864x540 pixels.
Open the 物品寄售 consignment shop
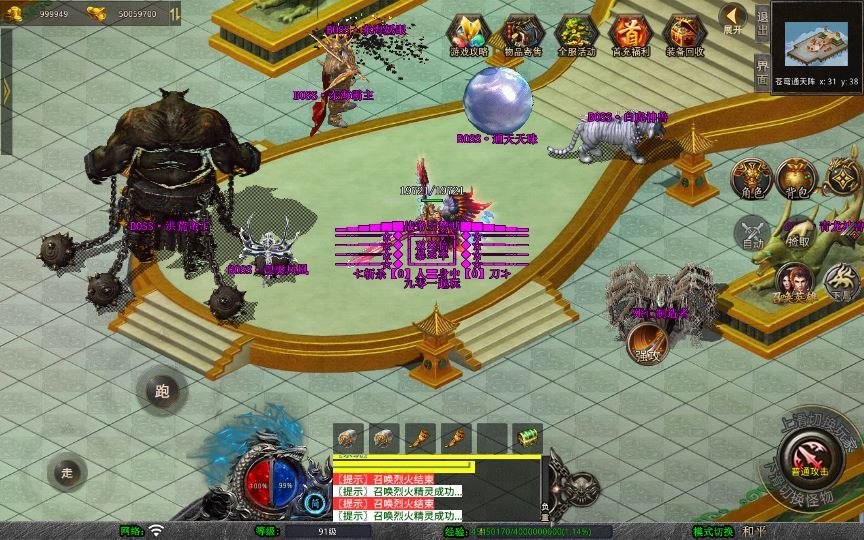521,35
